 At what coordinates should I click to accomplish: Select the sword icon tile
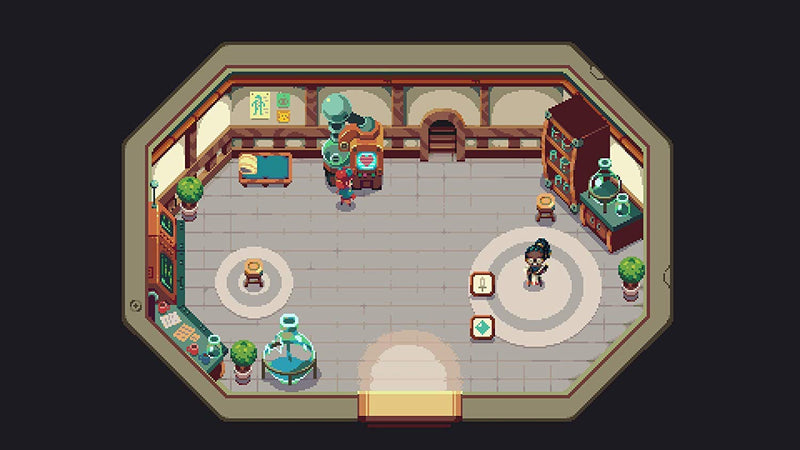point(483,285)
